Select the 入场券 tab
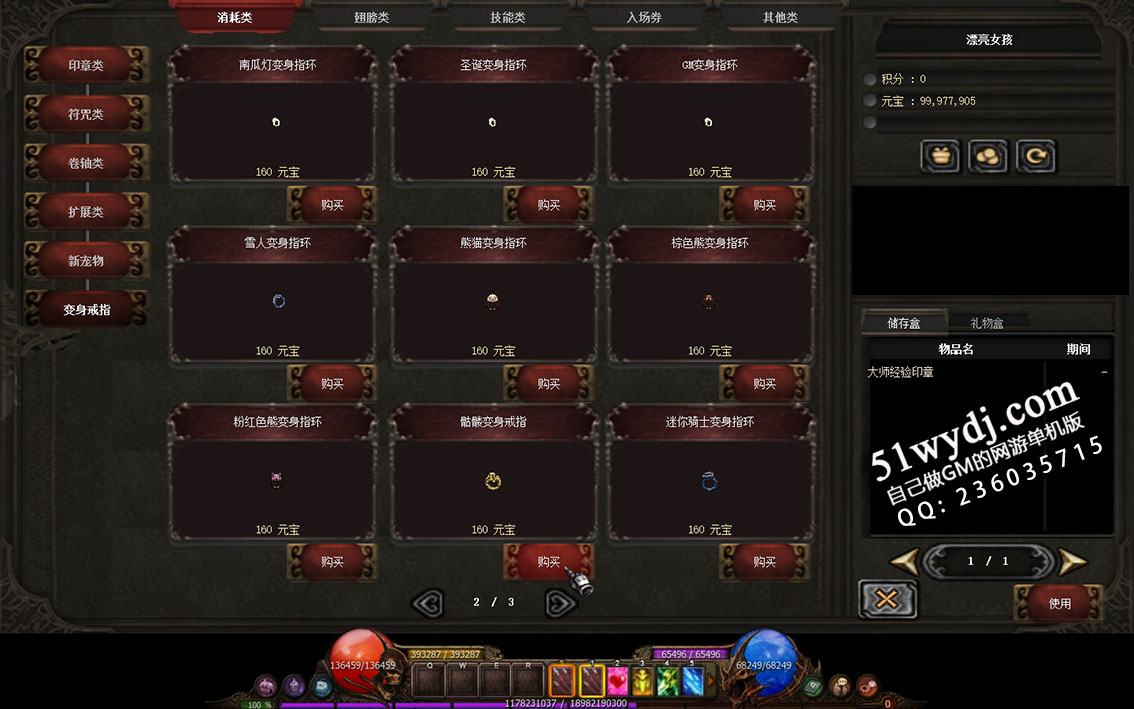Image resolution: width=1134 pixels, height=709 pixels. [x=644, y=17]
